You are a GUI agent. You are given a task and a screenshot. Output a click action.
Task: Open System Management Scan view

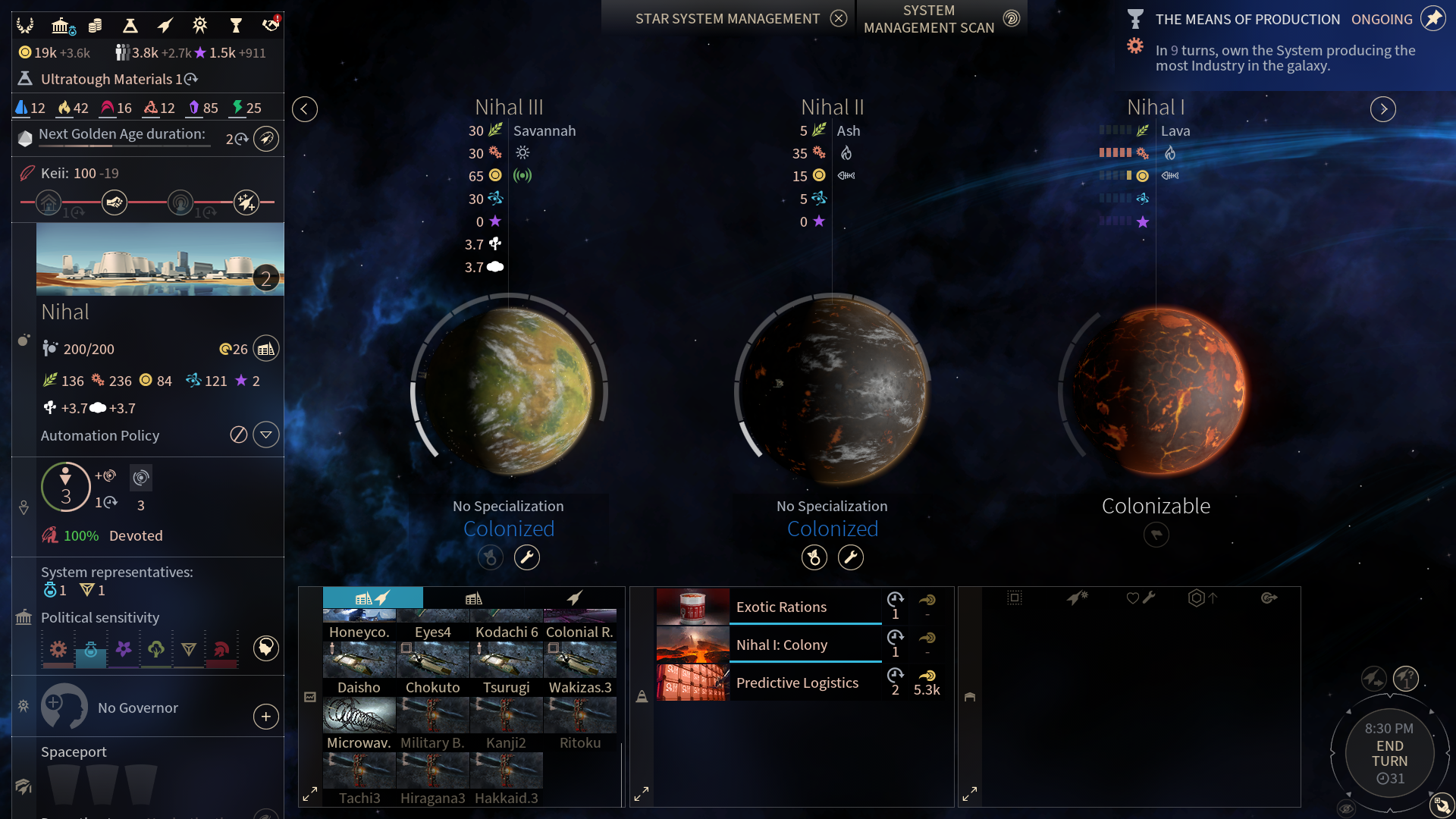coord(1011,18)
